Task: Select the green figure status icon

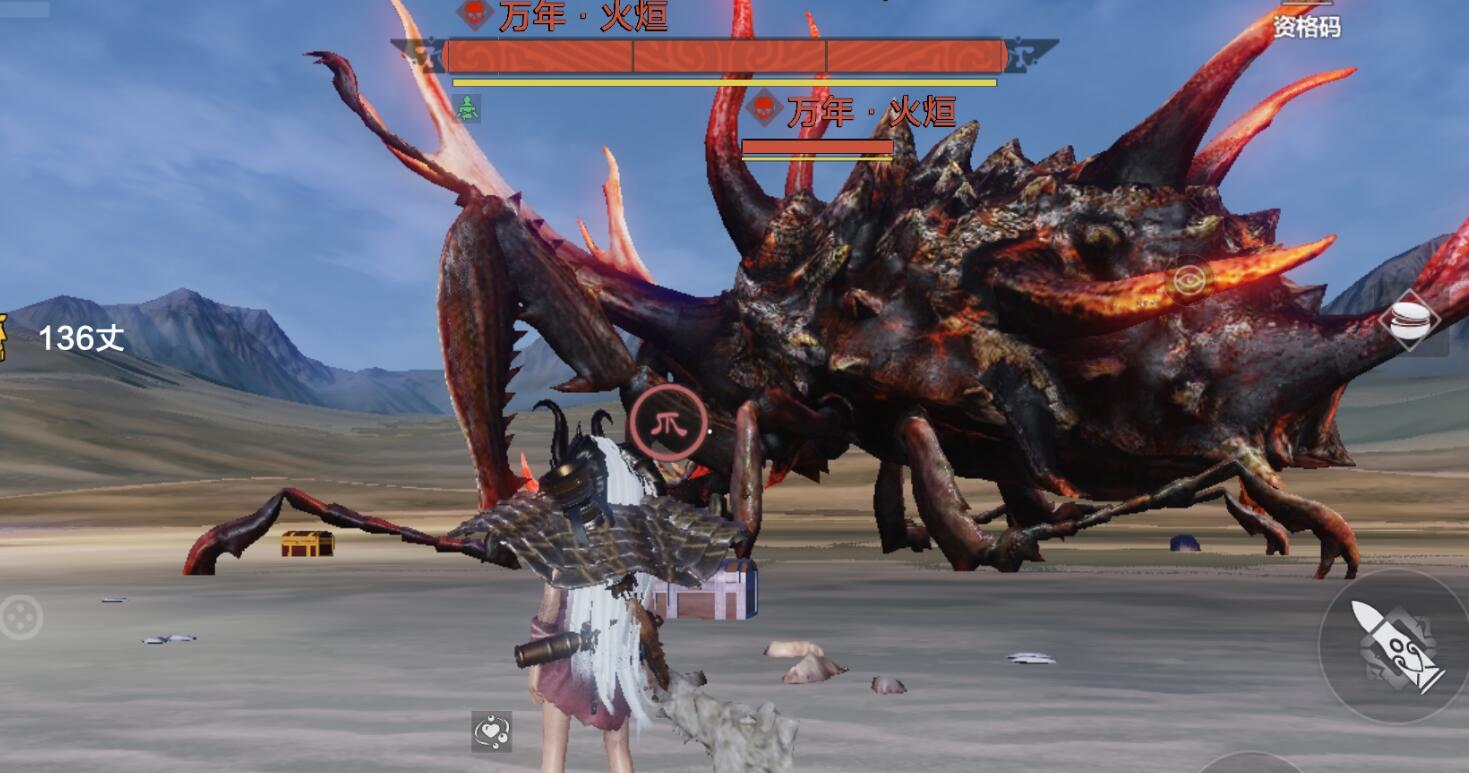Action: click(468, 108)
